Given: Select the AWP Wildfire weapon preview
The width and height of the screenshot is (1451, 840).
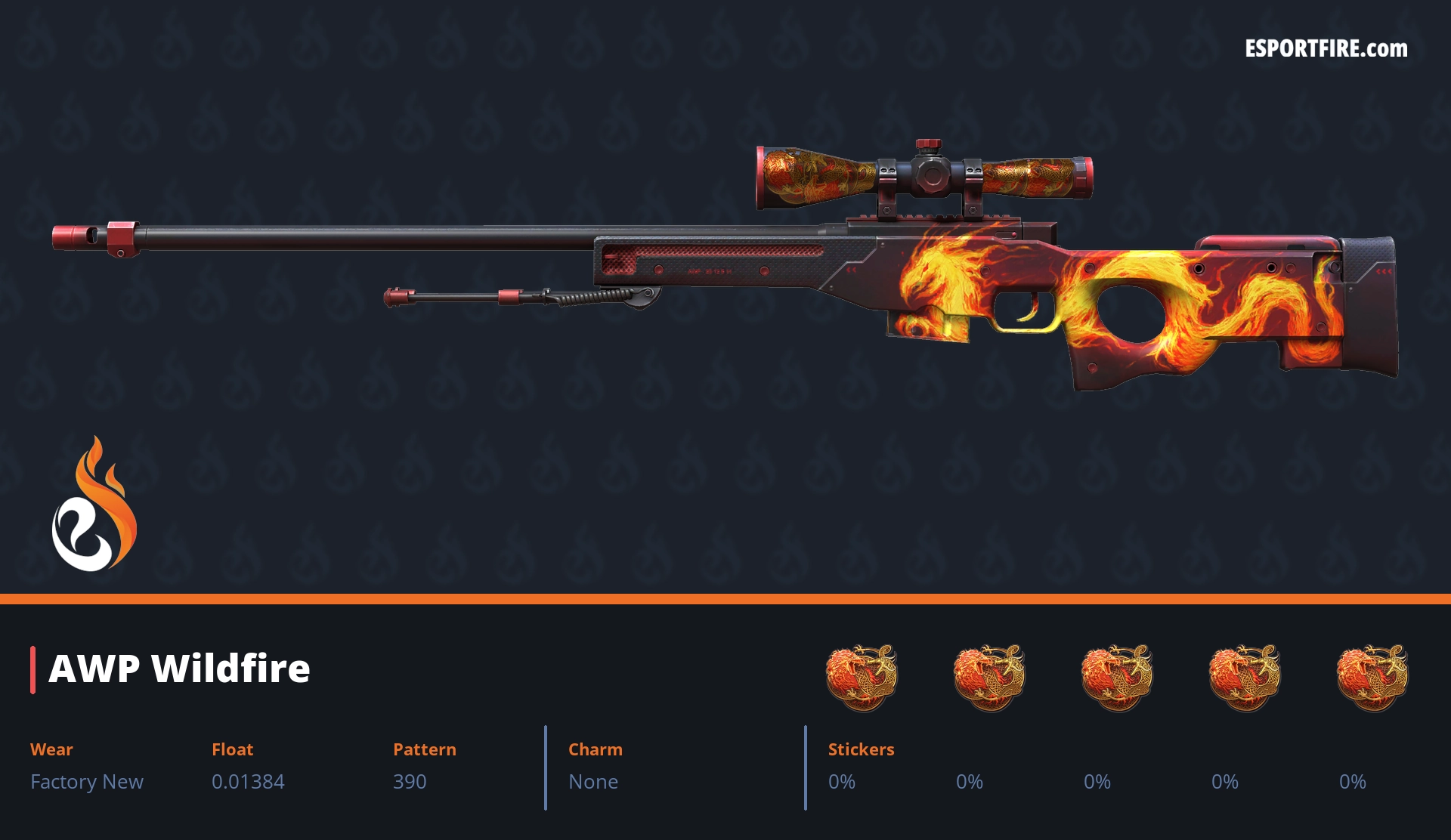Looking at the screenshot, I should tap(831, 272).
